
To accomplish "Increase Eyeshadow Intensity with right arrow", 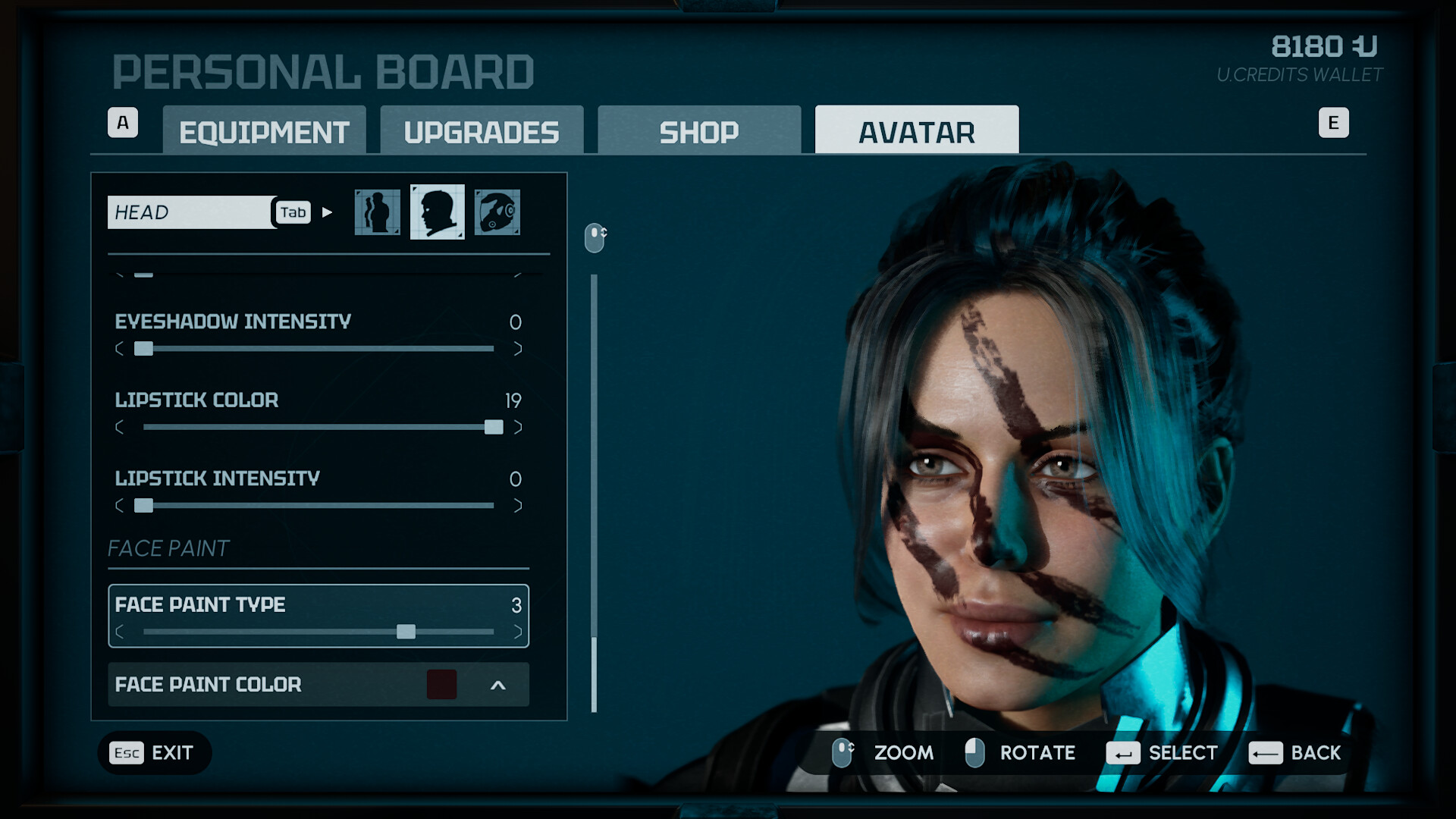I will pyautogui.click(x=518, y=349).
